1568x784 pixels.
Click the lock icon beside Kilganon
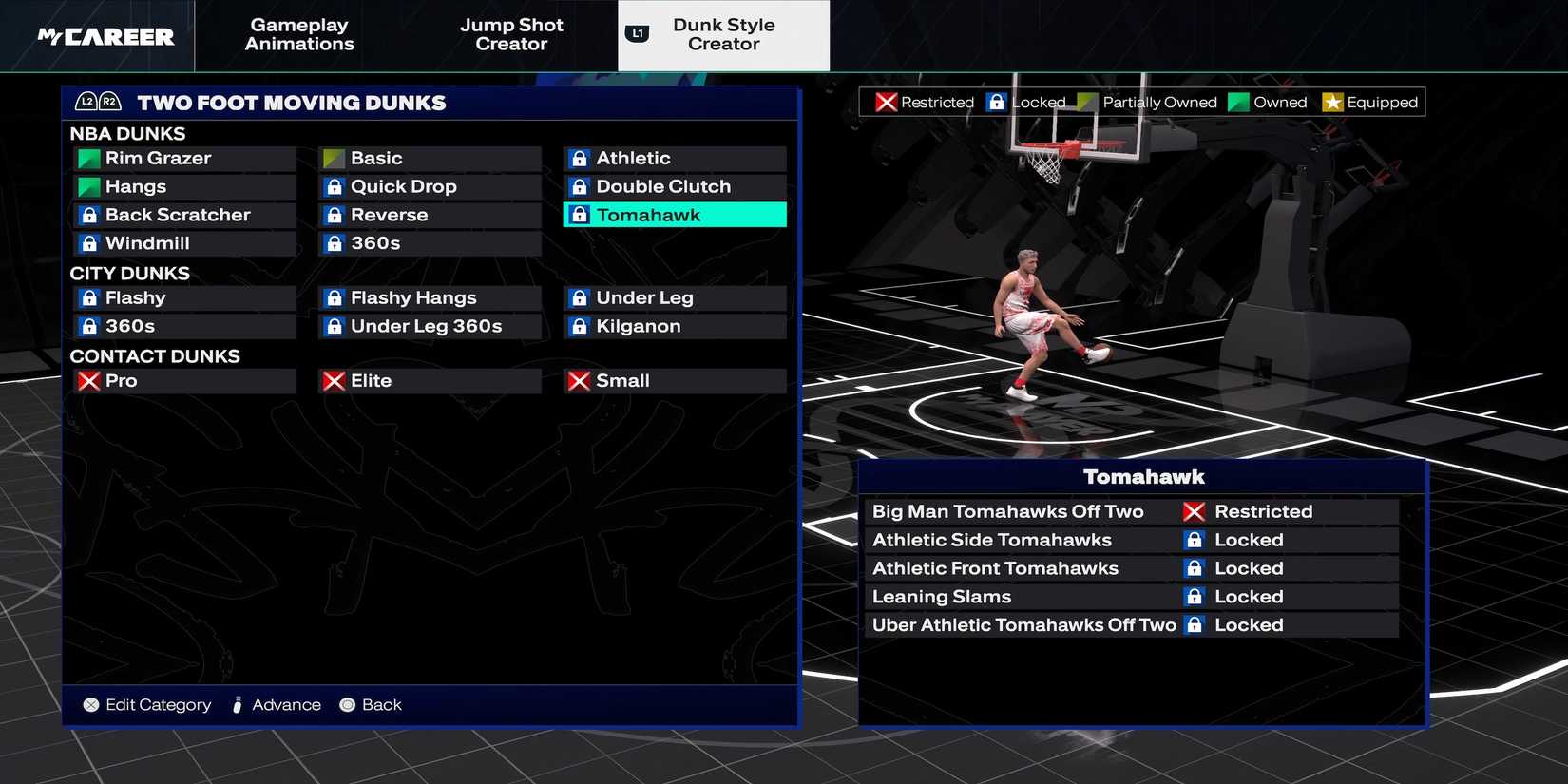pos(579,326)
